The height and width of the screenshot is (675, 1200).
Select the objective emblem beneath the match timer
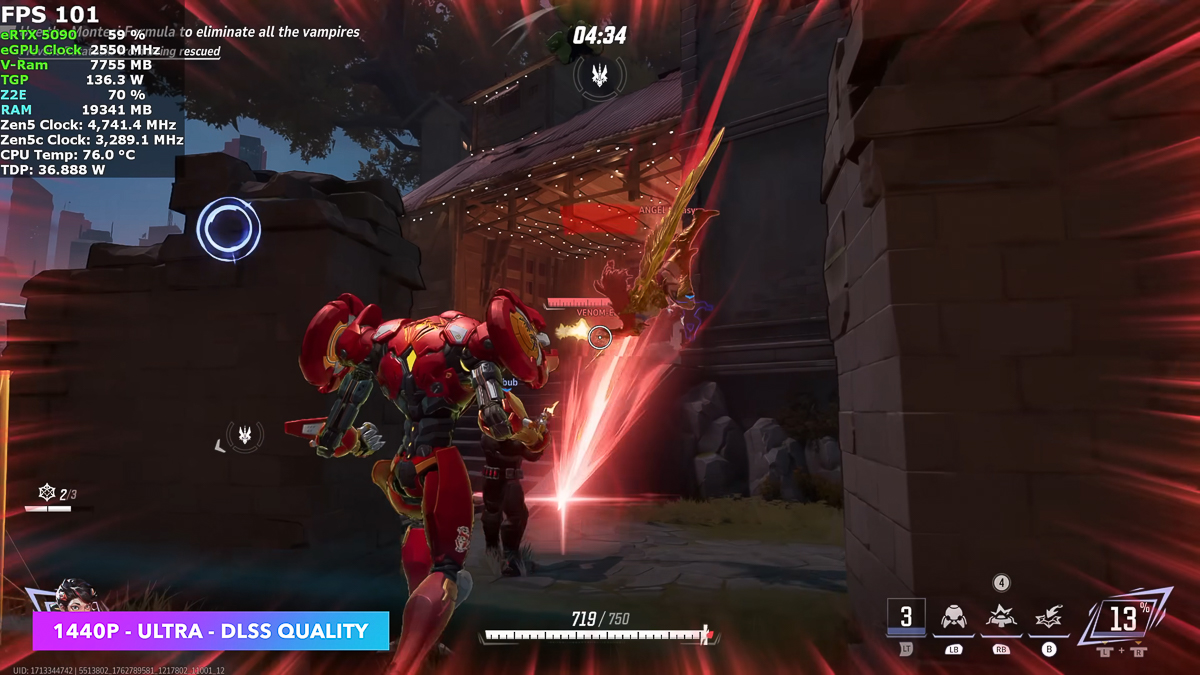pos(600,75)
